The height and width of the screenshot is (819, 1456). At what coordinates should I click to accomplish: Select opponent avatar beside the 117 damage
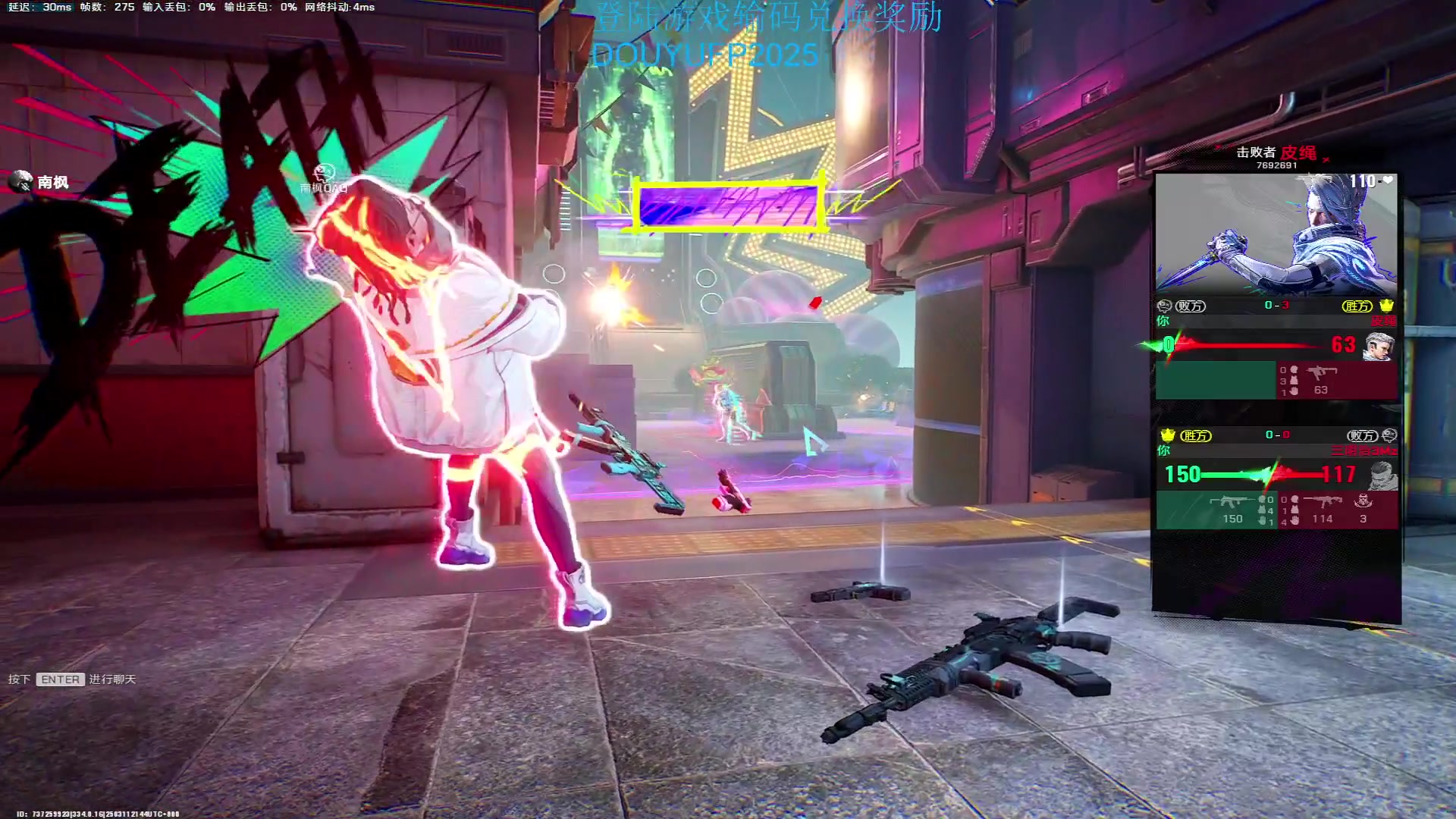click(1382, 475)
